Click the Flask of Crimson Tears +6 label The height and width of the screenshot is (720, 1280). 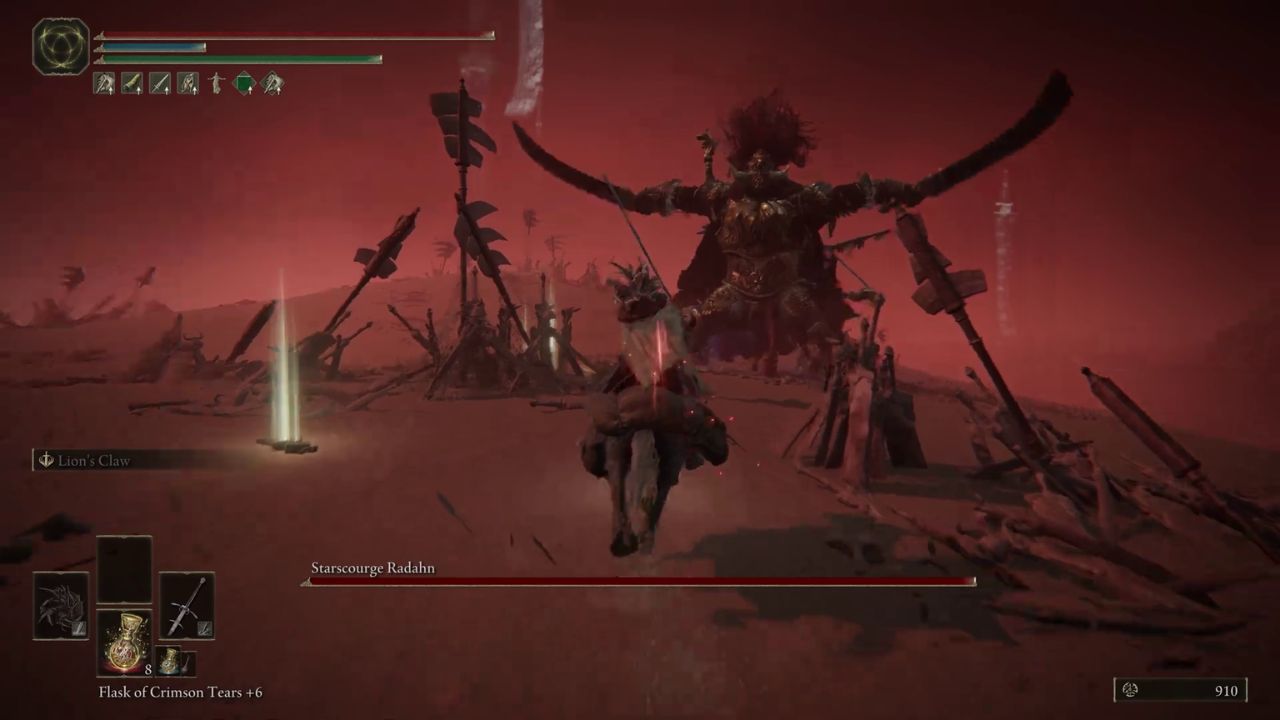tap(179, 692)
